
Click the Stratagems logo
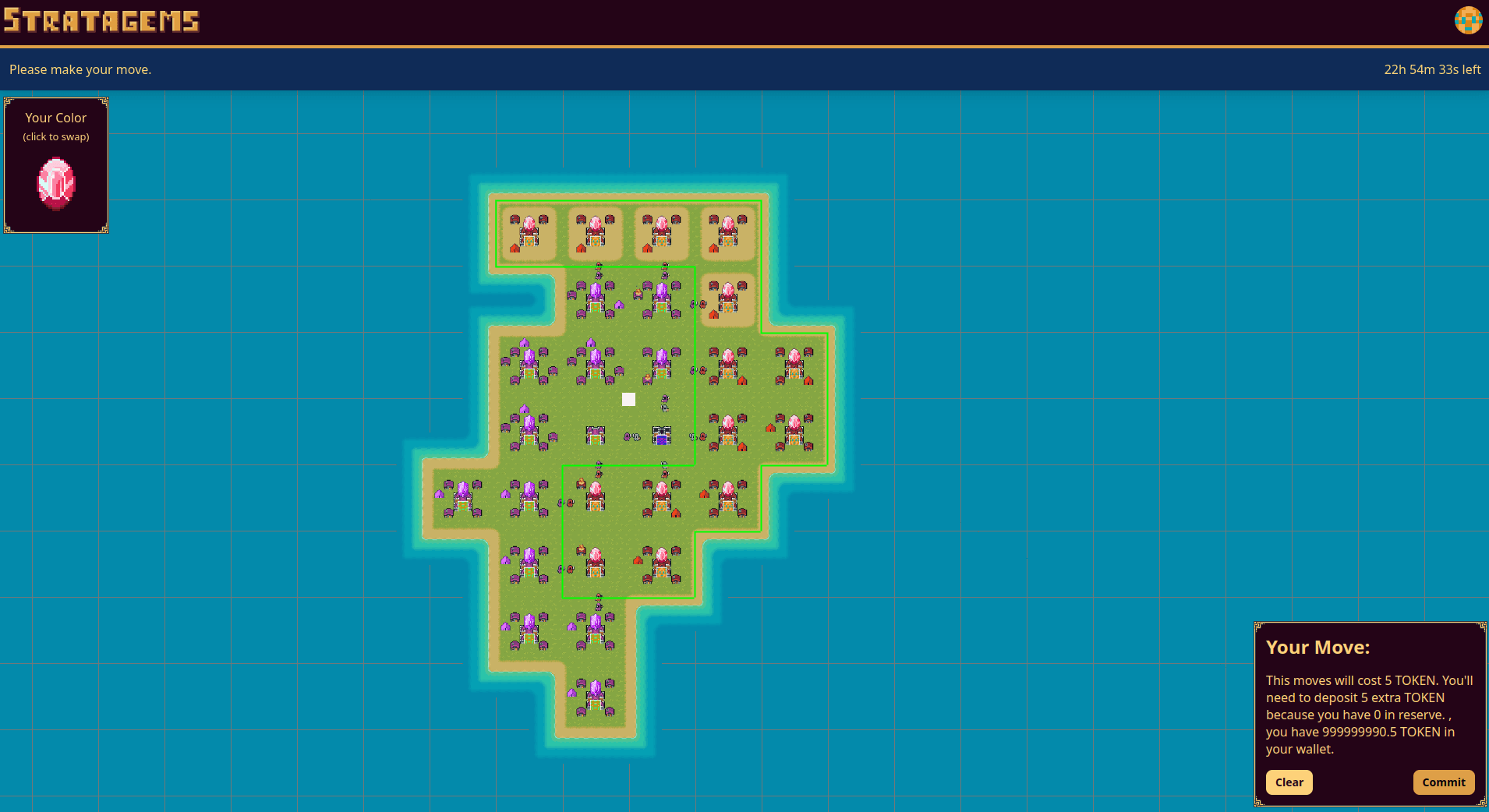(100, 21)
